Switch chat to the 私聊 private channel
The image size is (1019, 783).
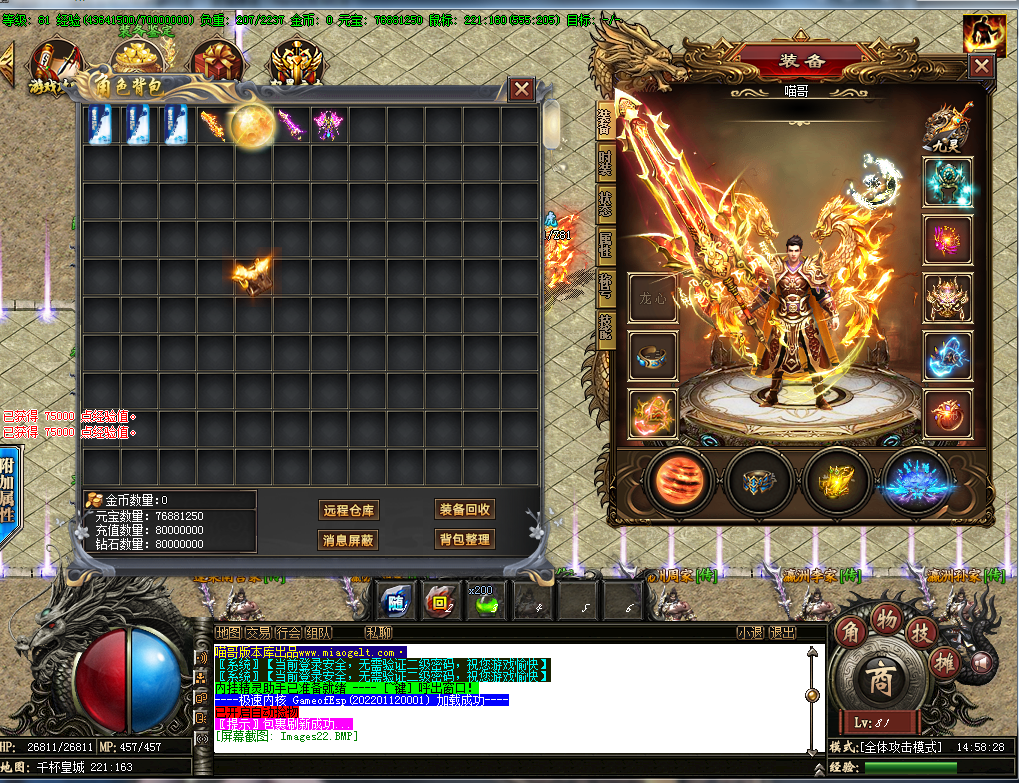click(x=378, y=632)
